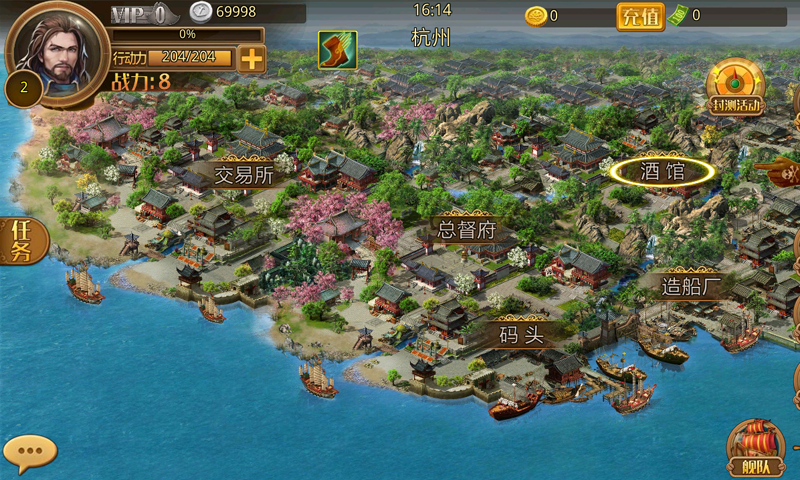
Task: Enter the 酒馆 tavern
Action: click(x=662, y=171)
